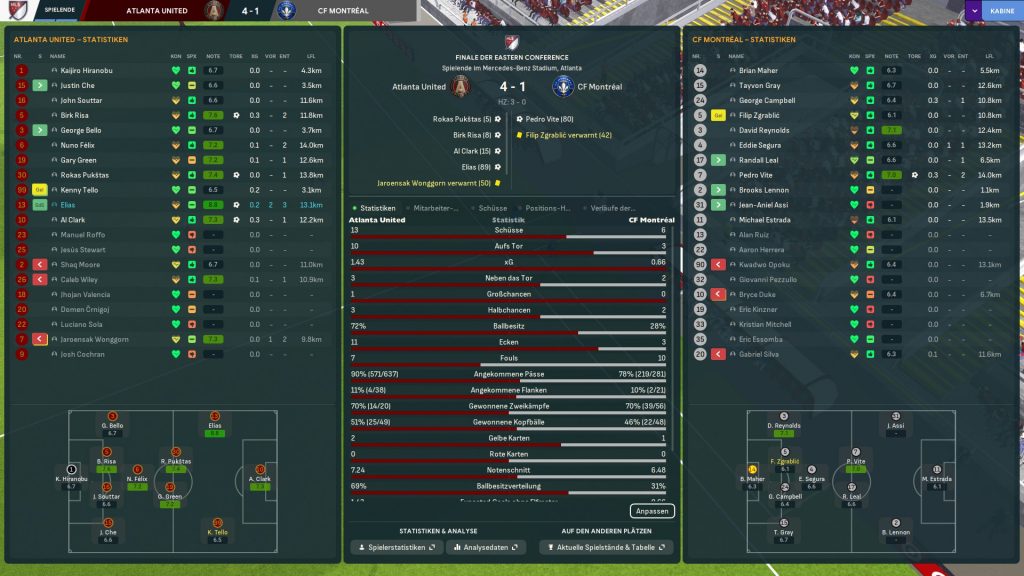This screenshot has height=576, width=1024.
Task: Show Aktuelle Spielstände & Tabelle
Action: tap(606, 548)
